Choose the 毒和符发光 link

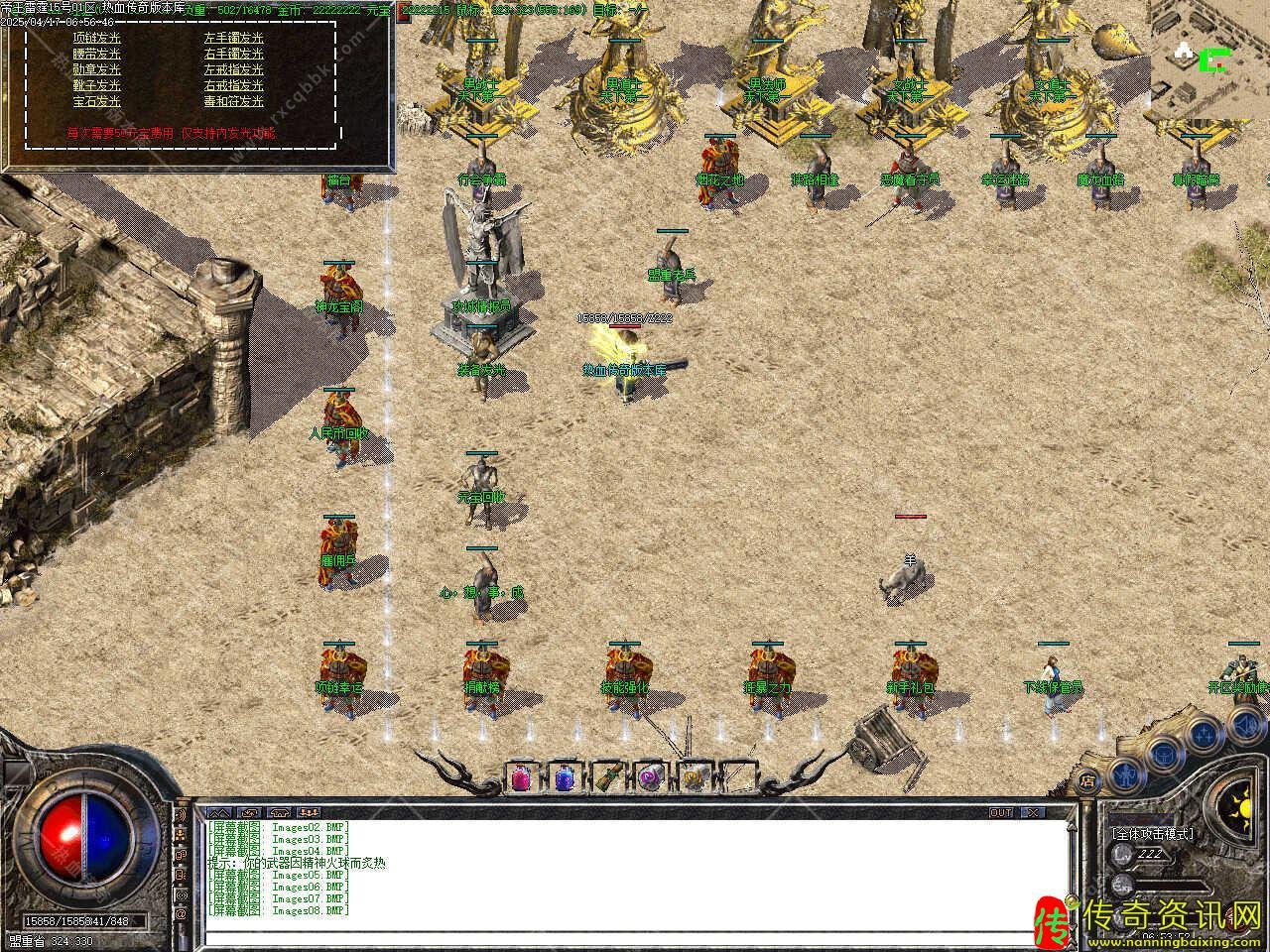point(234,101)
